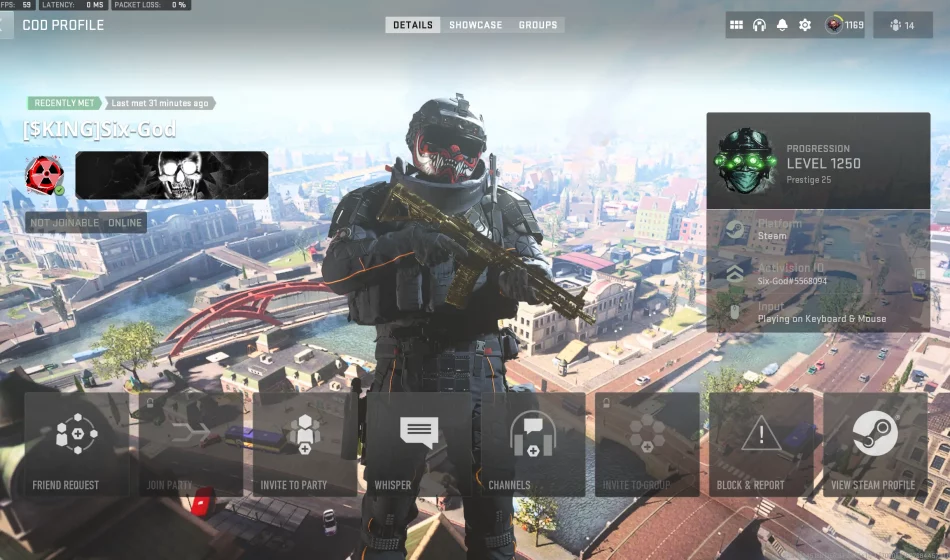Open the social friends list showing 14
This screenshot has height=560, width=950.
[902, 25]
